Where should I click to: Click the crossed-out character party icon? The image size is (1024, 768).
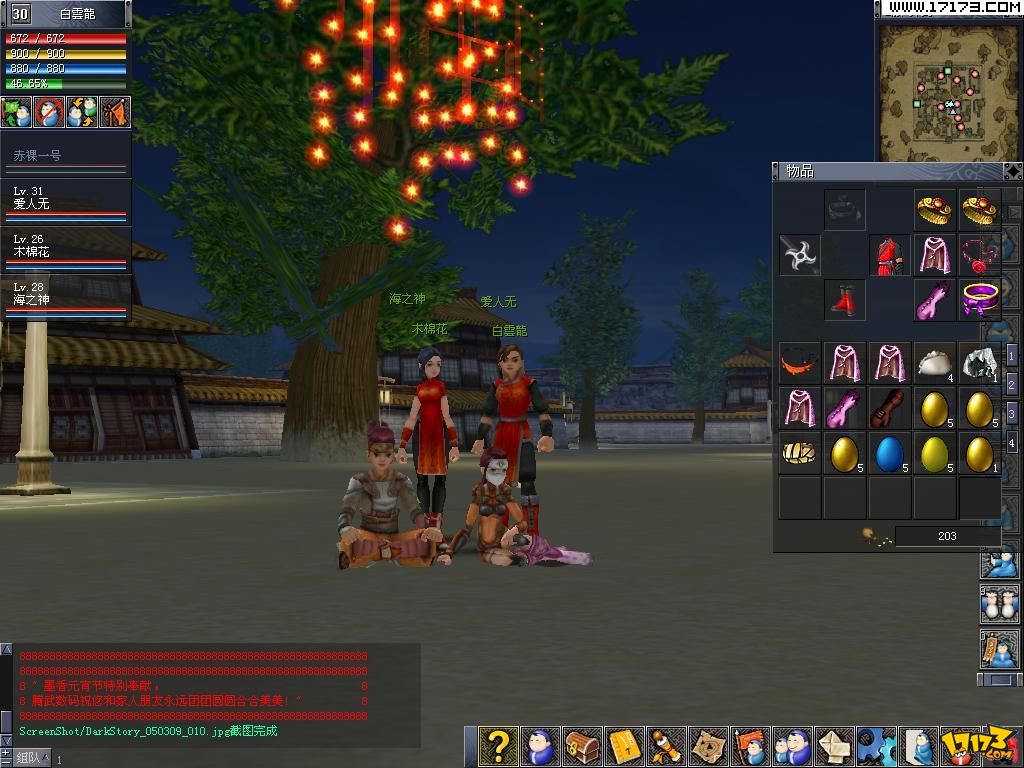(49, 112)
